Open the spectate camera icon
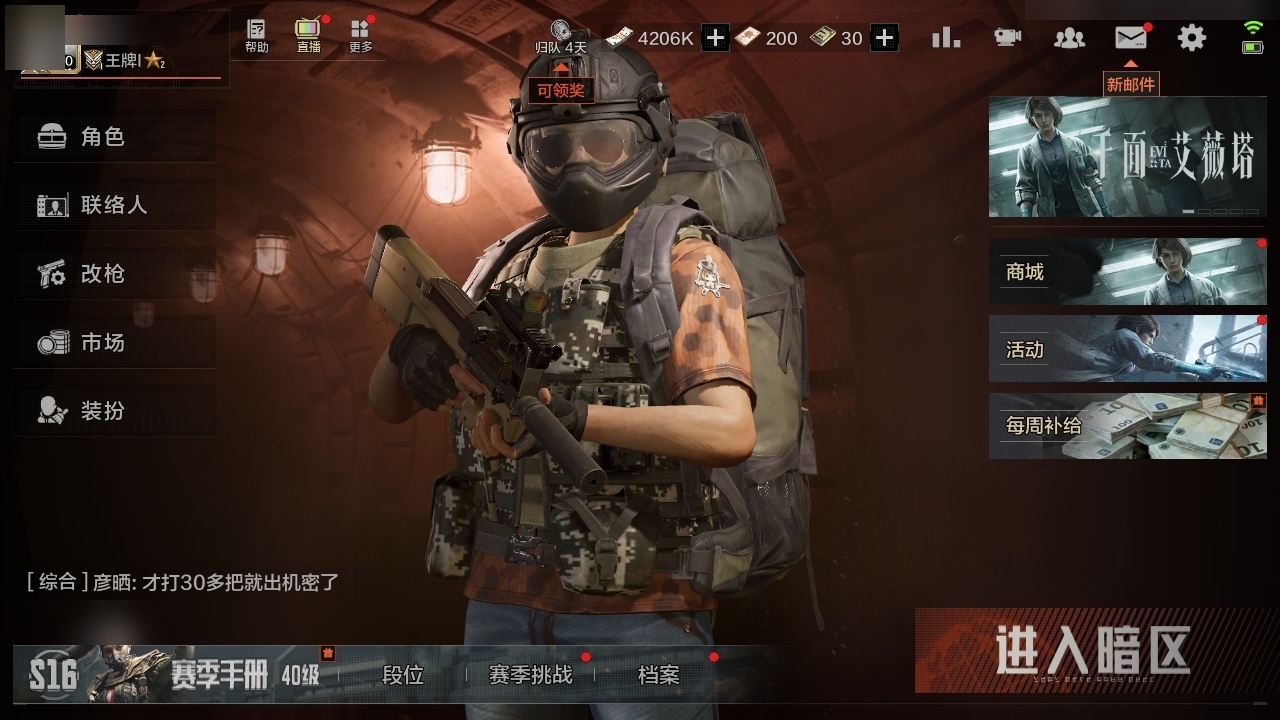This screenshot has width=1280, height=720. click(1007, 37)
